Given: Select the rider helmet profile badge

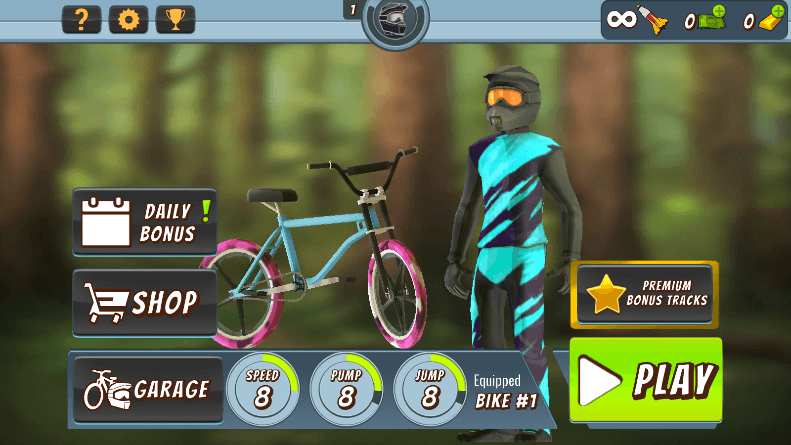Looking at the screenshot, I should point(395,21).
